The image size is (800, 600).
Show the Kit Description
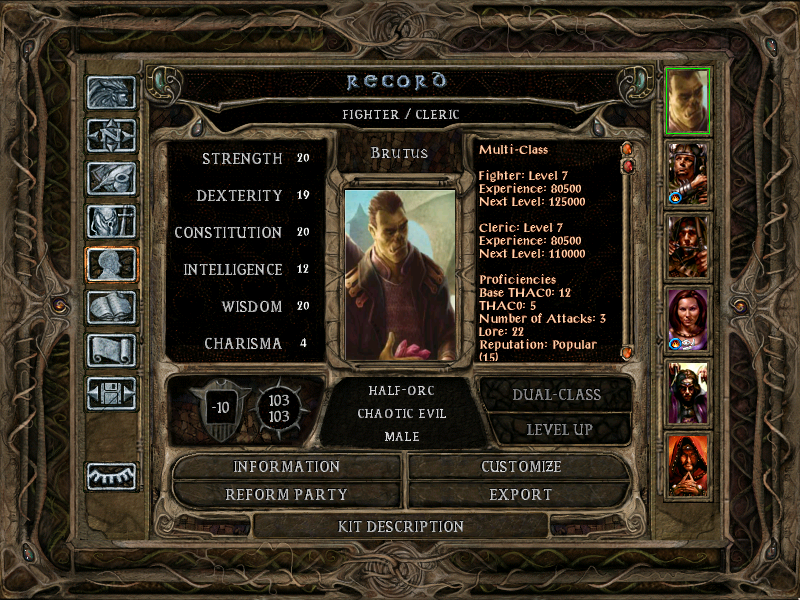400,526
